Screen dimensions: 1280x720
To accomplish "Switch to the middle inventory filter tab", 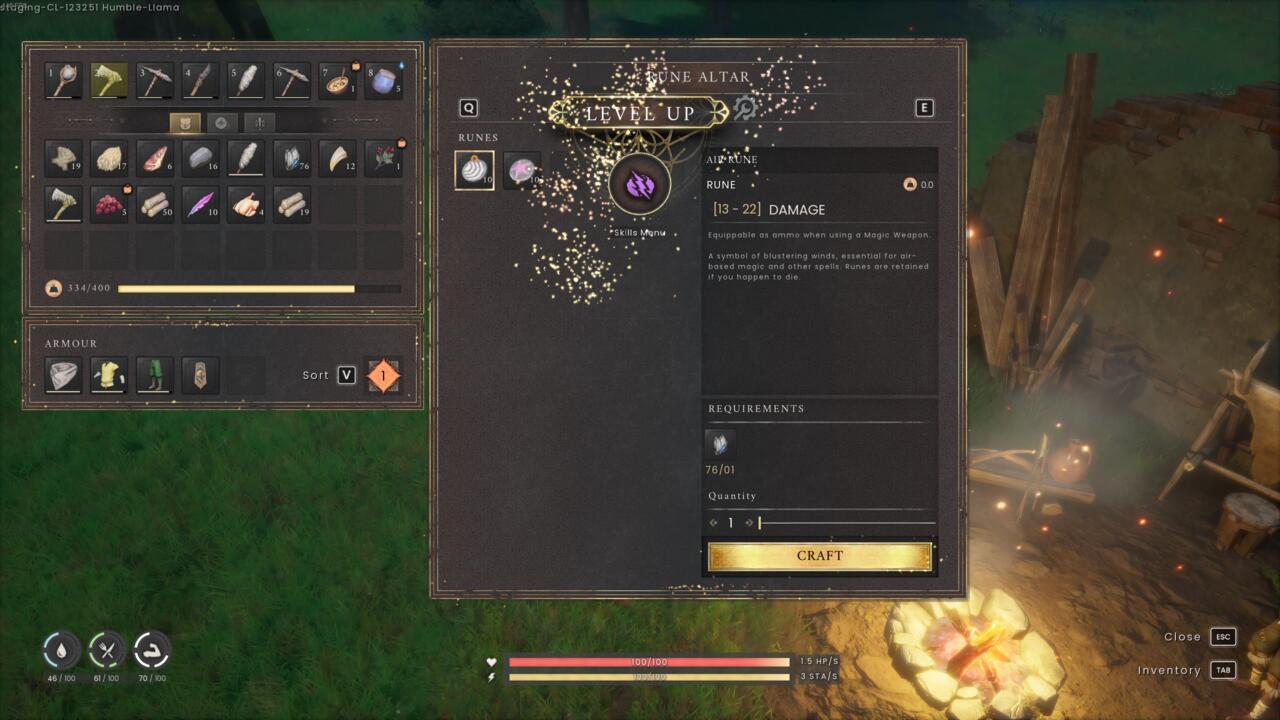I will pyautogui.click(x=221, y=122).
